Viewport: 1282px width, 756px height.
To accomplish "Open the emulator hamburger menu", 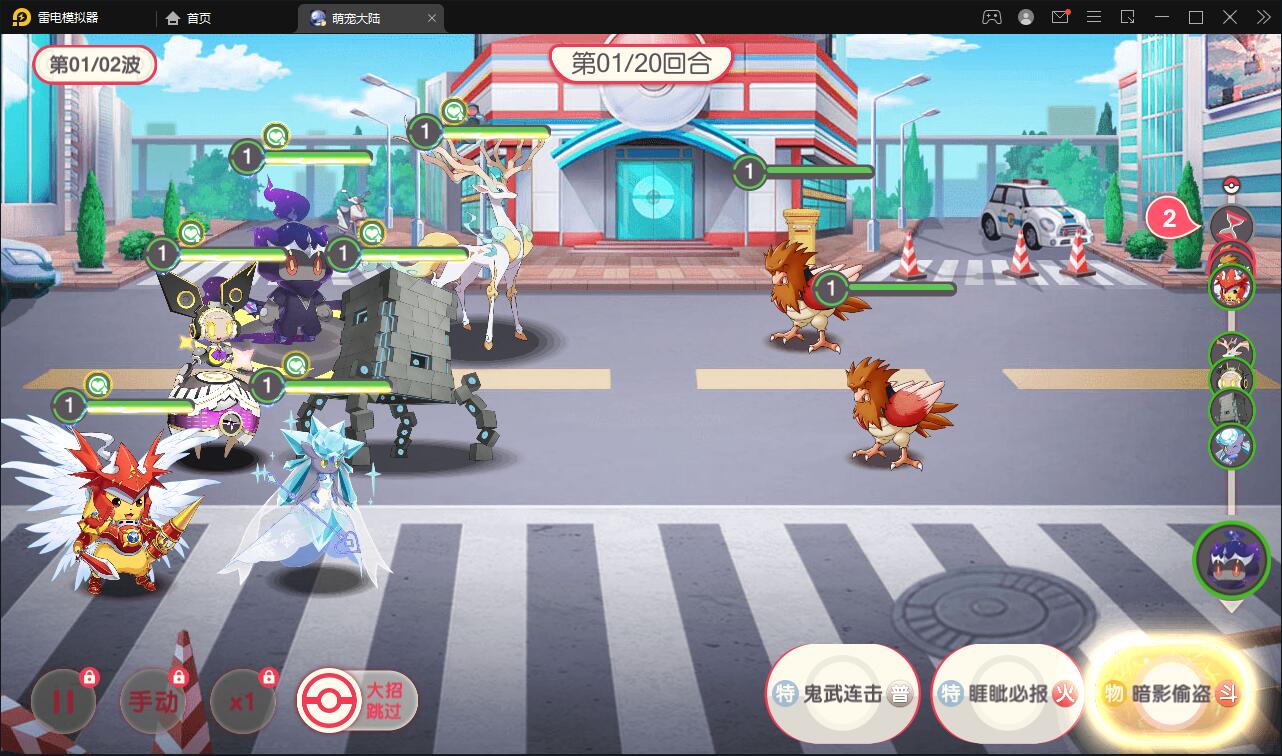I will [x=1093, y=16].
